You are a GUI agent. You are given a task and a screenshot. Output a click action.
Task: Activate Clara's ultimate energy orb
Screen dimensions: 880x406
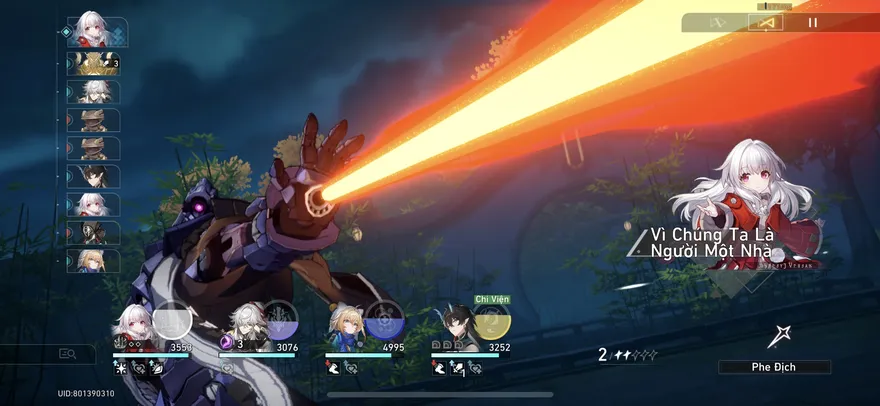tap(172, 322)
